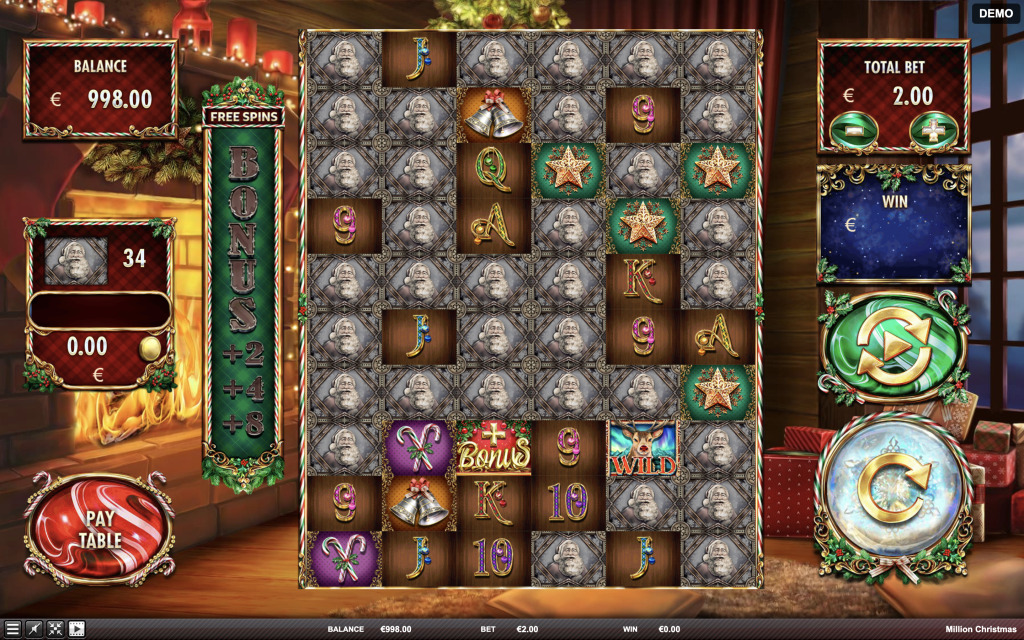Image resolution: width=1024 pixels, height=640 pixels.
Task: Click the DEMO badge
Action: 995,13
